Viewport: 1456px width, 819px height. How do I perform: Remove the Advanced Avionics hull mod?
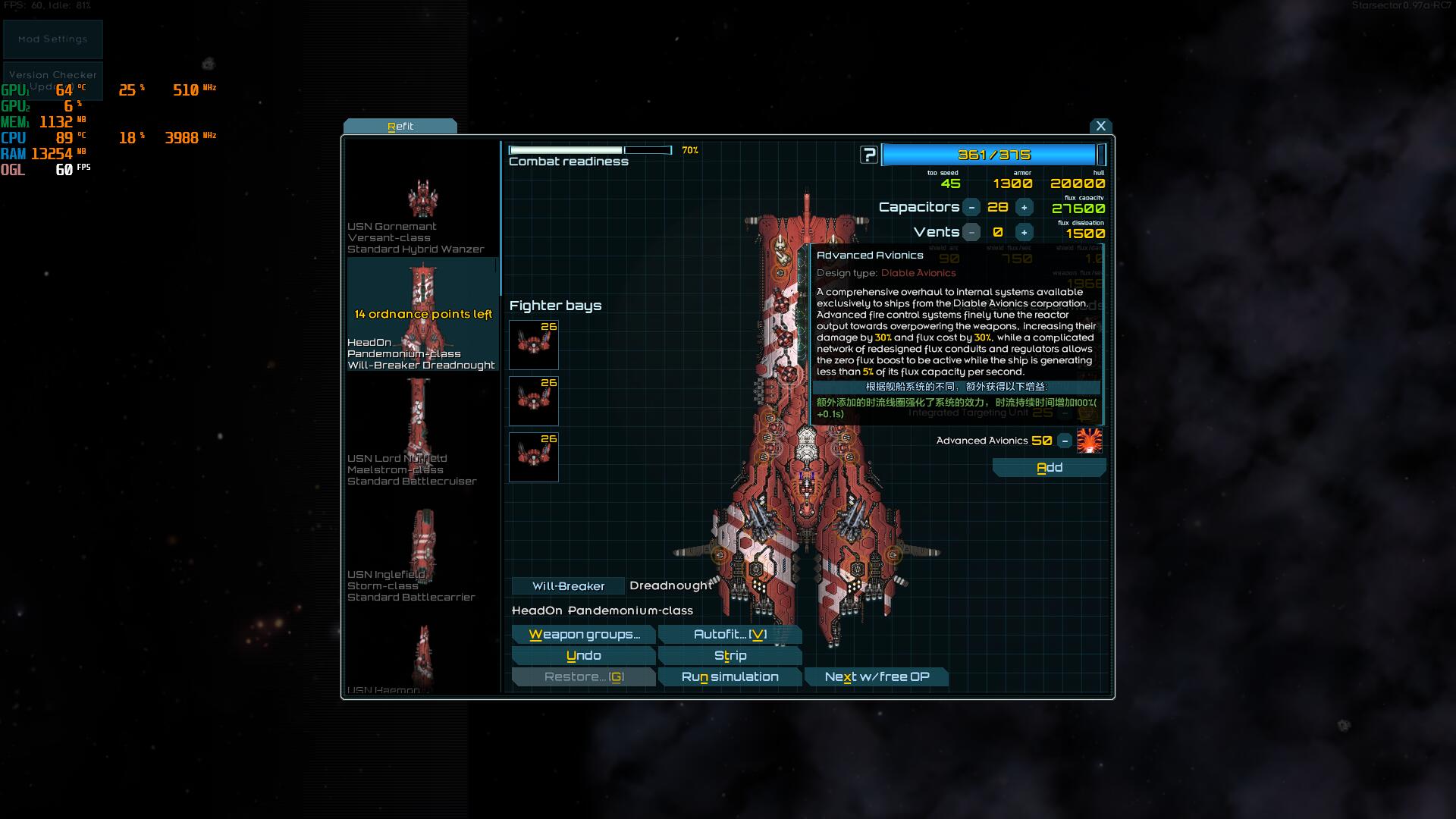coord(1065,441)
